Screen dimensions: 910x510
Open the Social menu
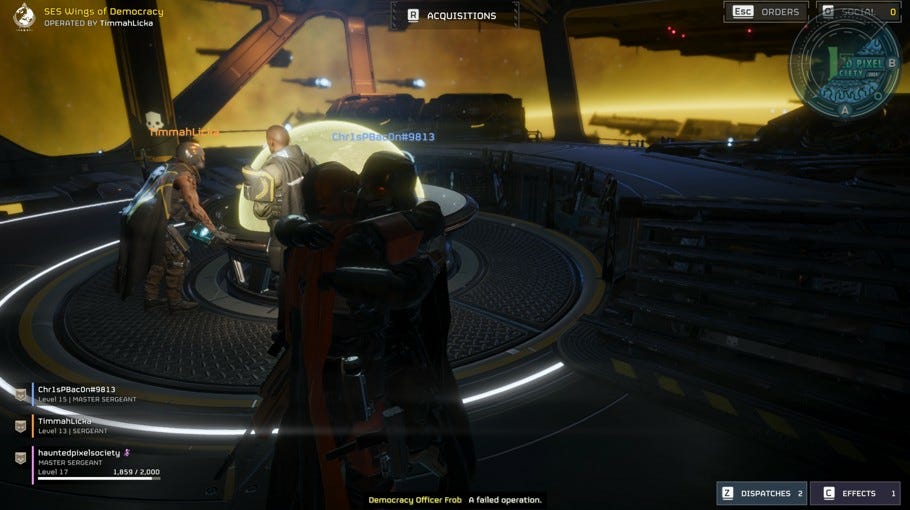857,12
